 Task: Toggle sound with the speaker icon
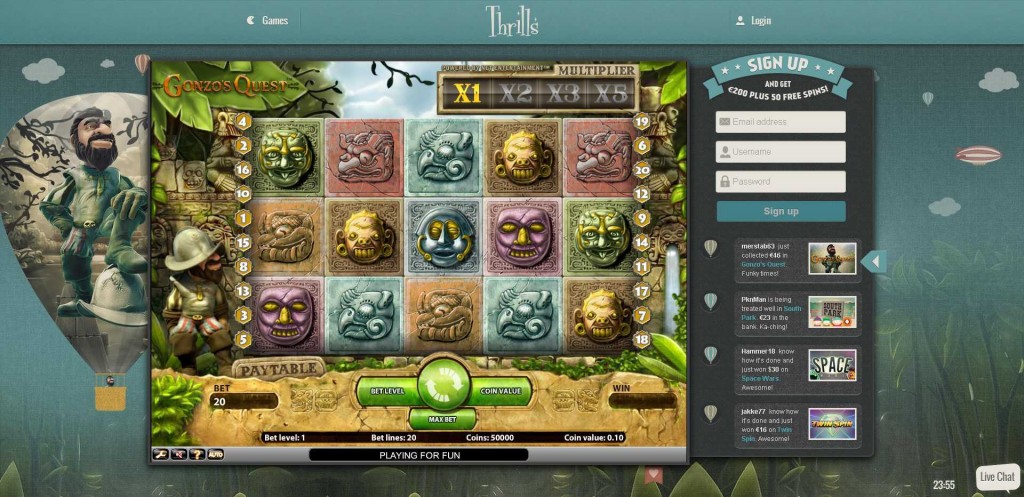coord(178,454)
